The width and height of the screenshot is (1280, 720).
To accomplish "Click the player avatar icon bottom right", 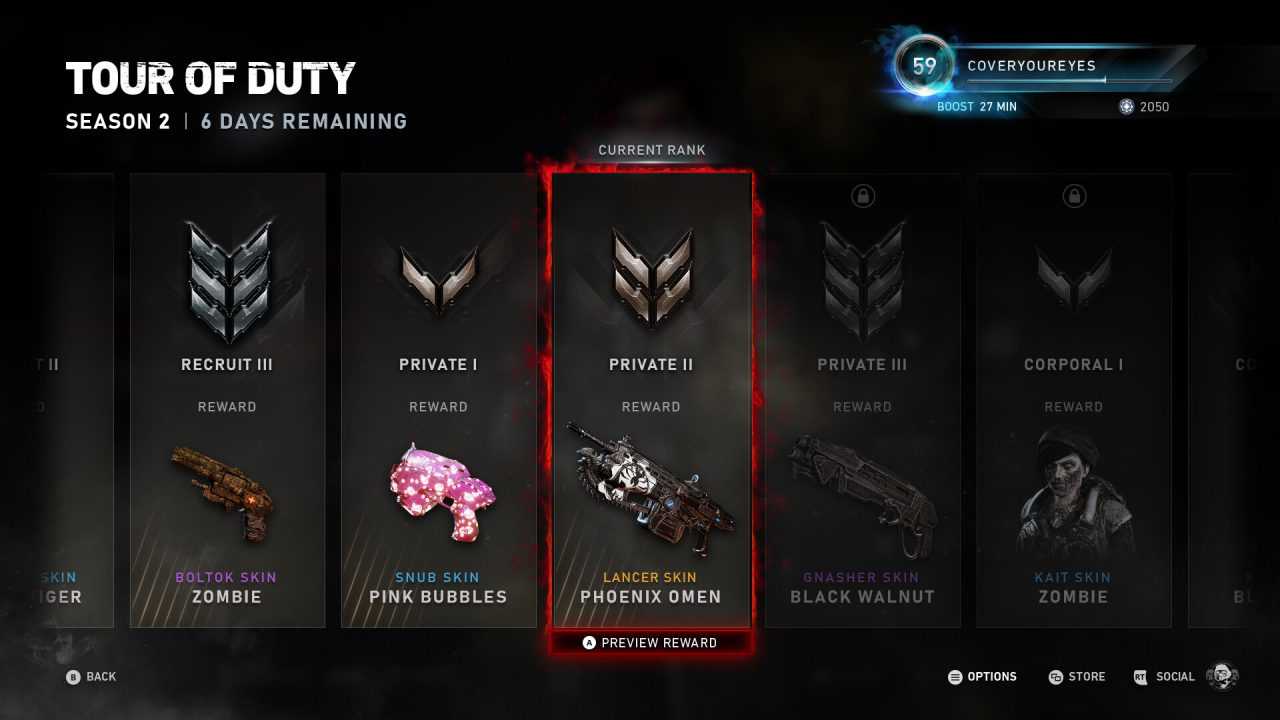I will pyautogui.click(x=1220, y=676).
